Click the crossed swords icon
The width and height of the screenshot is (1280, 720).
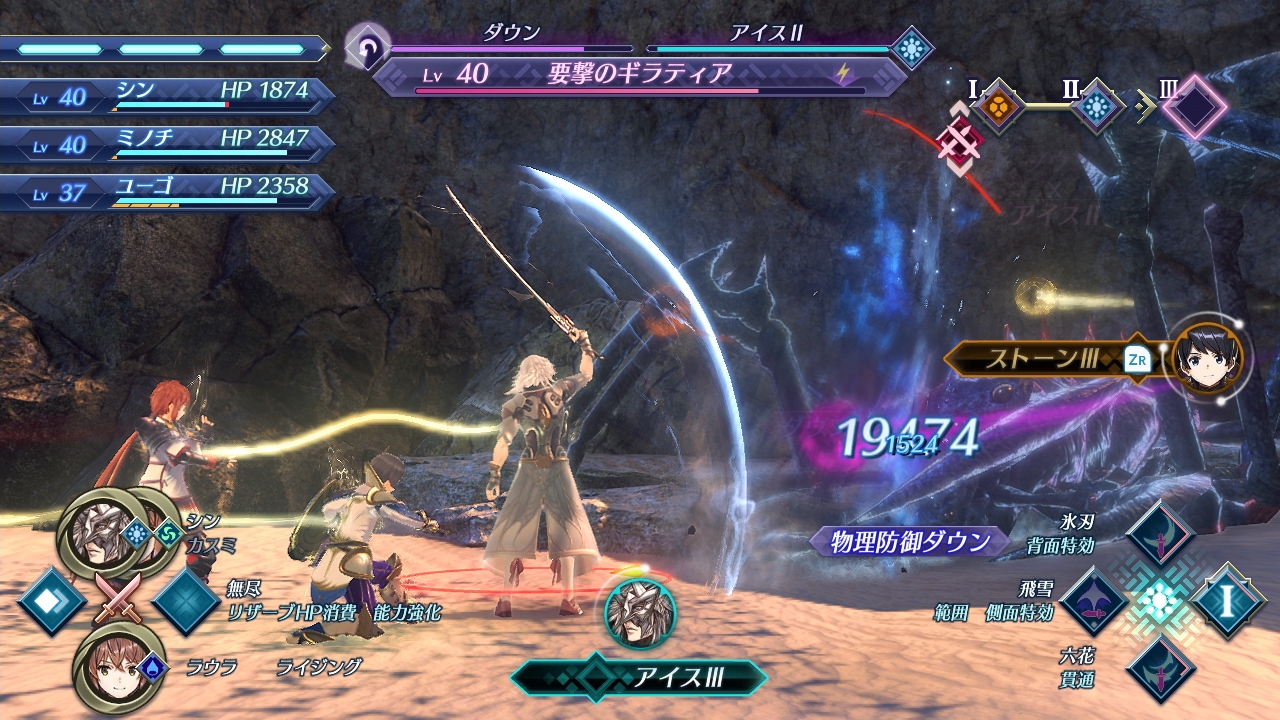coord(118,601)
